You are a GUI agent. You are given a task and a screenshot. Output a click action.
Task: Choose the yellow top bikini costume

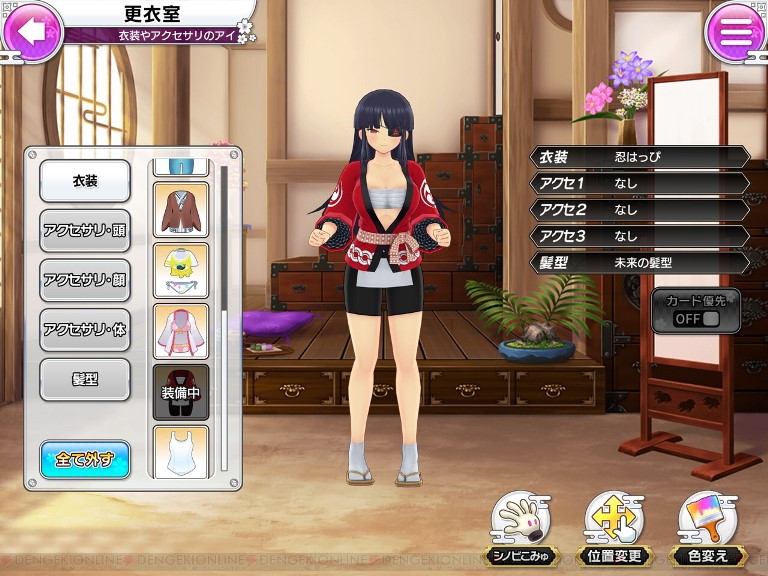pyautogui.click(x=181, y=271)
